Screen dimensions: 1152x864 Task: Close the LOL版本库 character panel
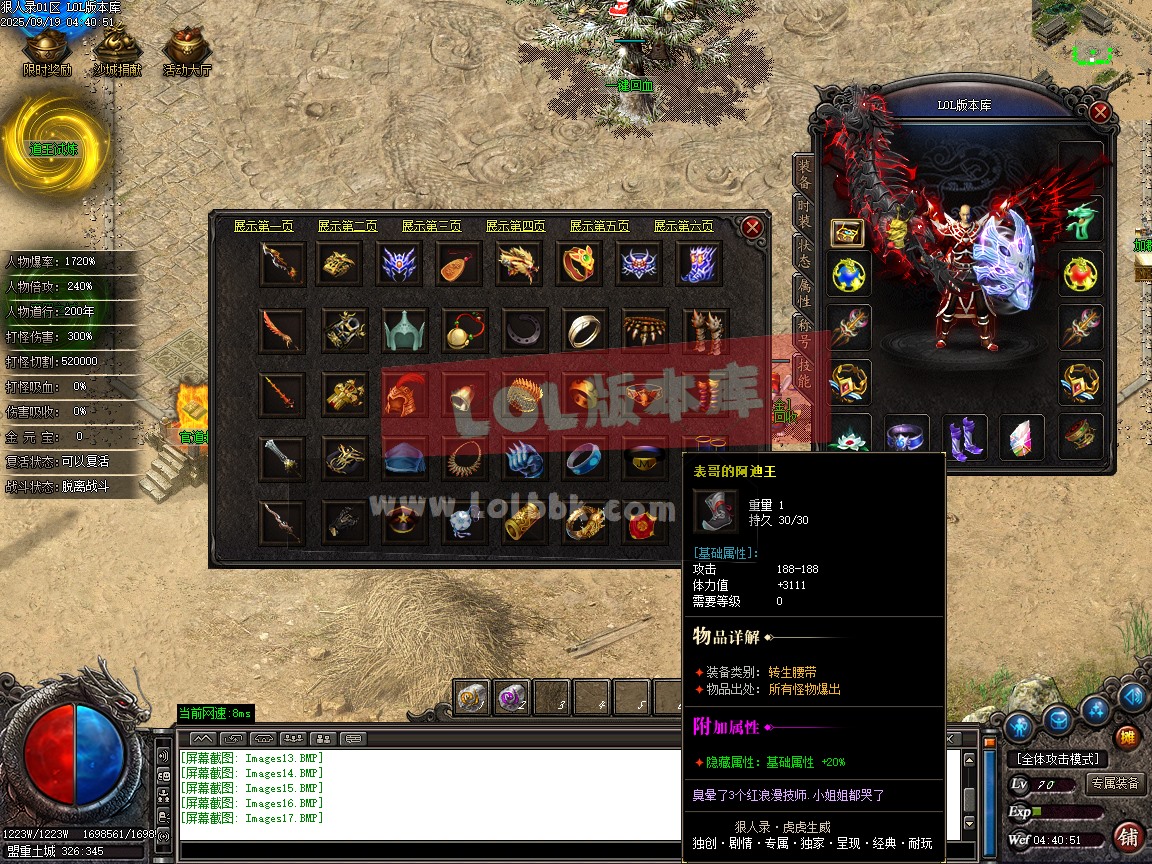click(1100, 112)
